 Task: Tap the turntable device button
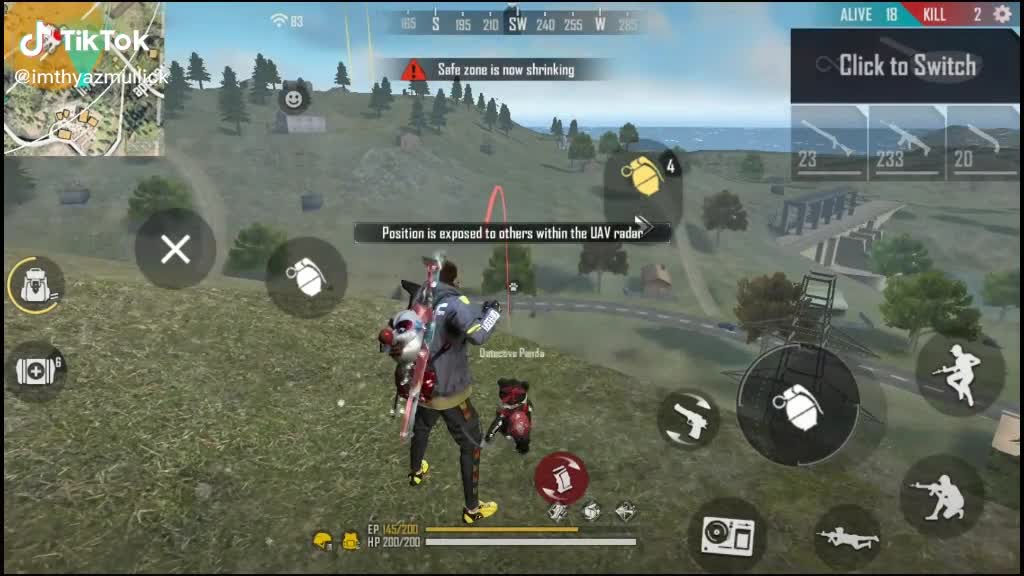click(727, 535)
